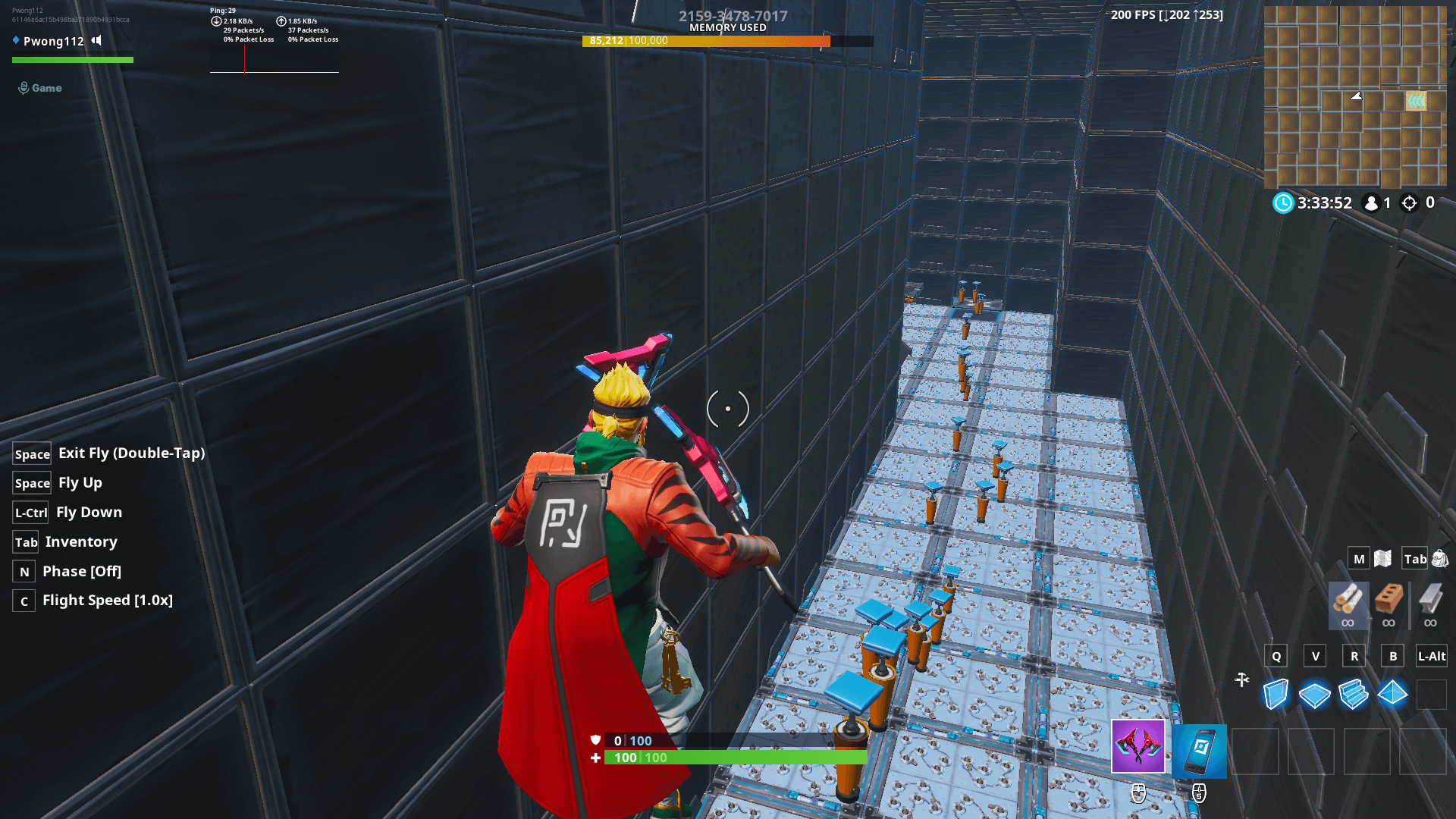Toggle Phase off/on option
Viewport: 1456px width, 819px height.
82,571
